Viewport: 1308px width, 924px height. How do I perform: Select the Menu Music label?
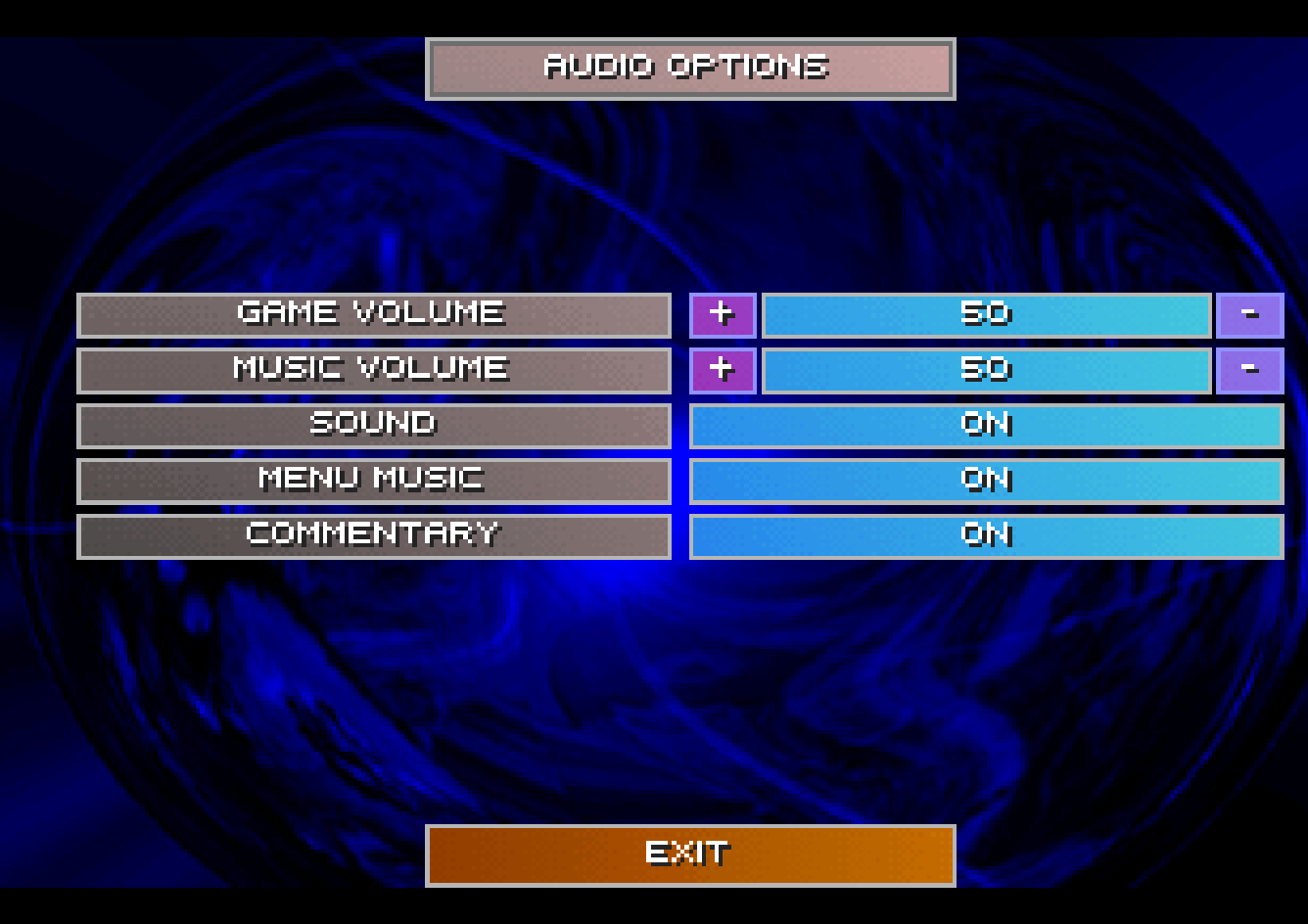[x=373, y=481]
